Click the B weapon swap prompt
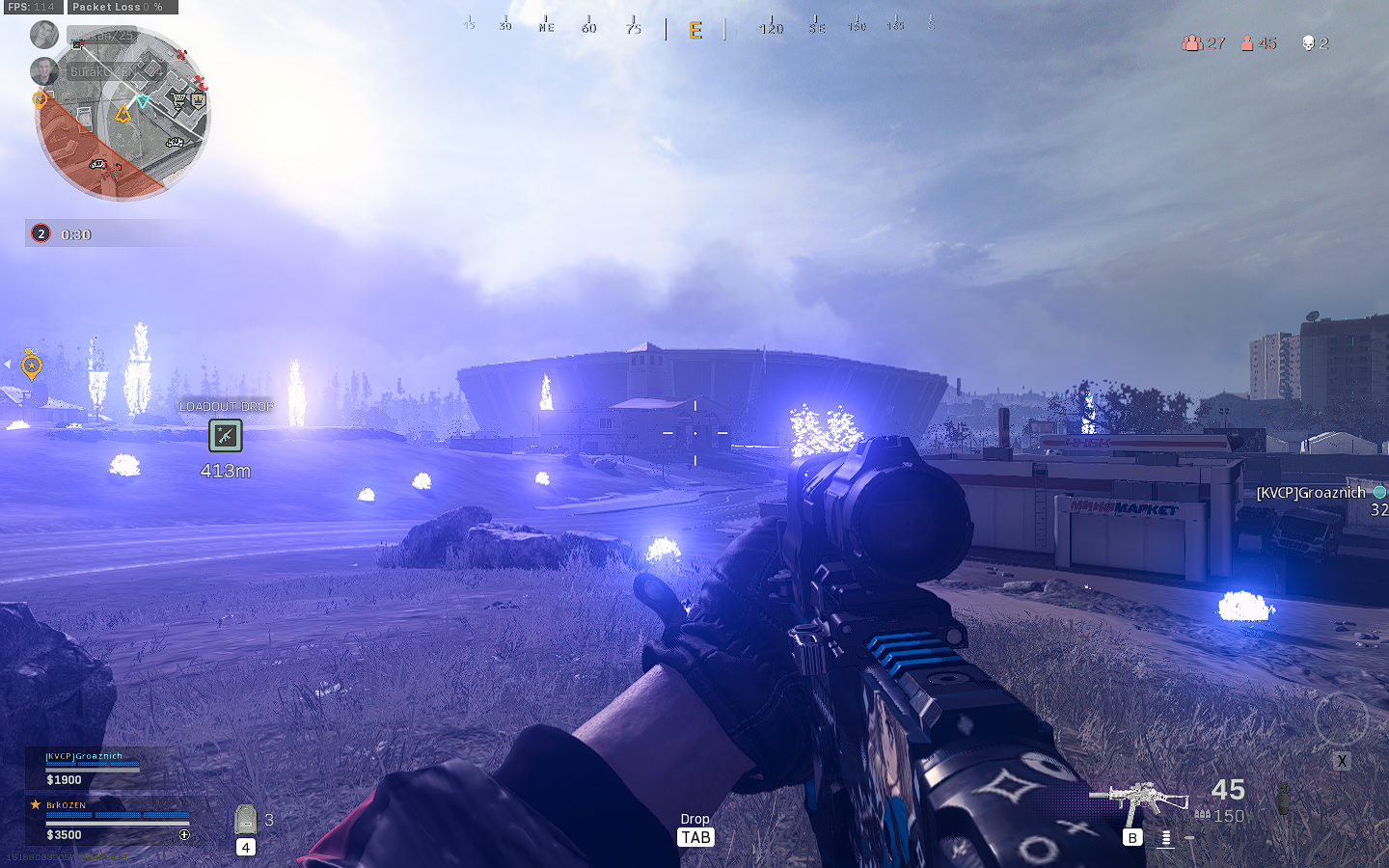Viewport: 1389px width, 868px height. point(1132,837)
